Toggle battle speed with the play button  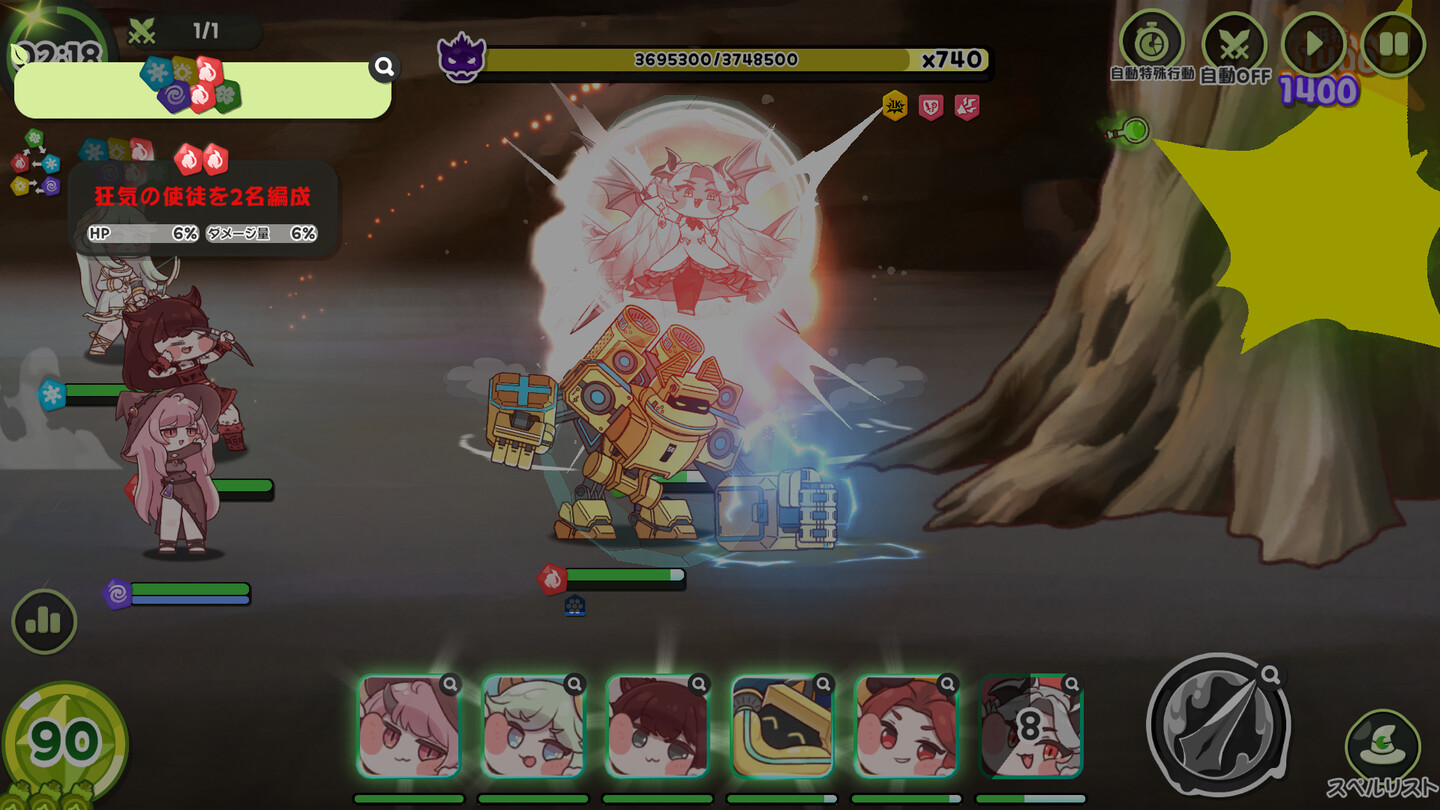coord(1314,44)
